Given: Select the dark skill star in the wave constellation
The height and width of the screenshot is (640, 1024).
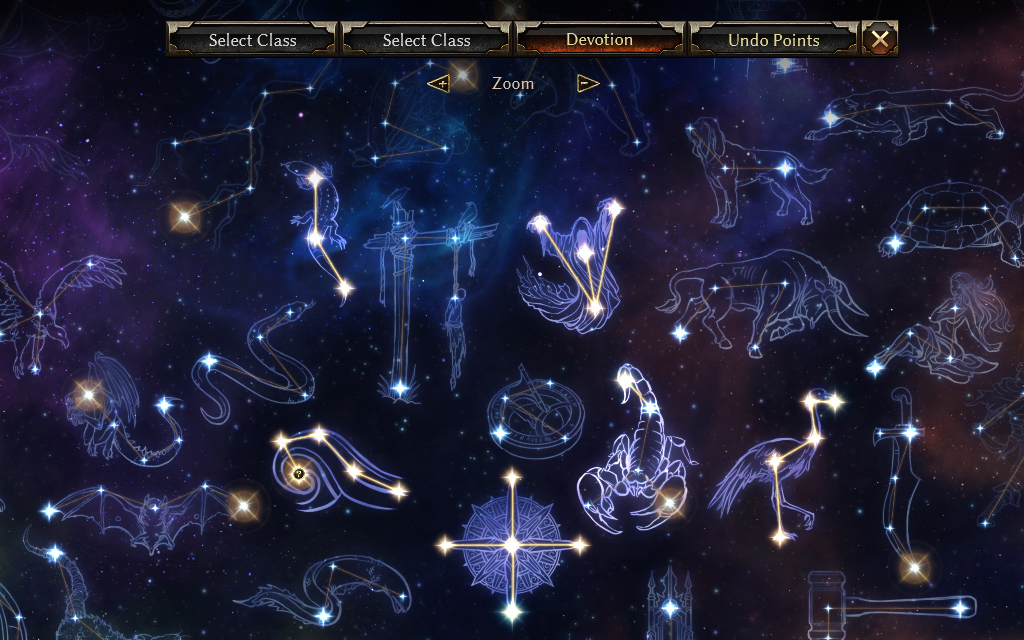Looking at the screenshot, I should (298, 473).
